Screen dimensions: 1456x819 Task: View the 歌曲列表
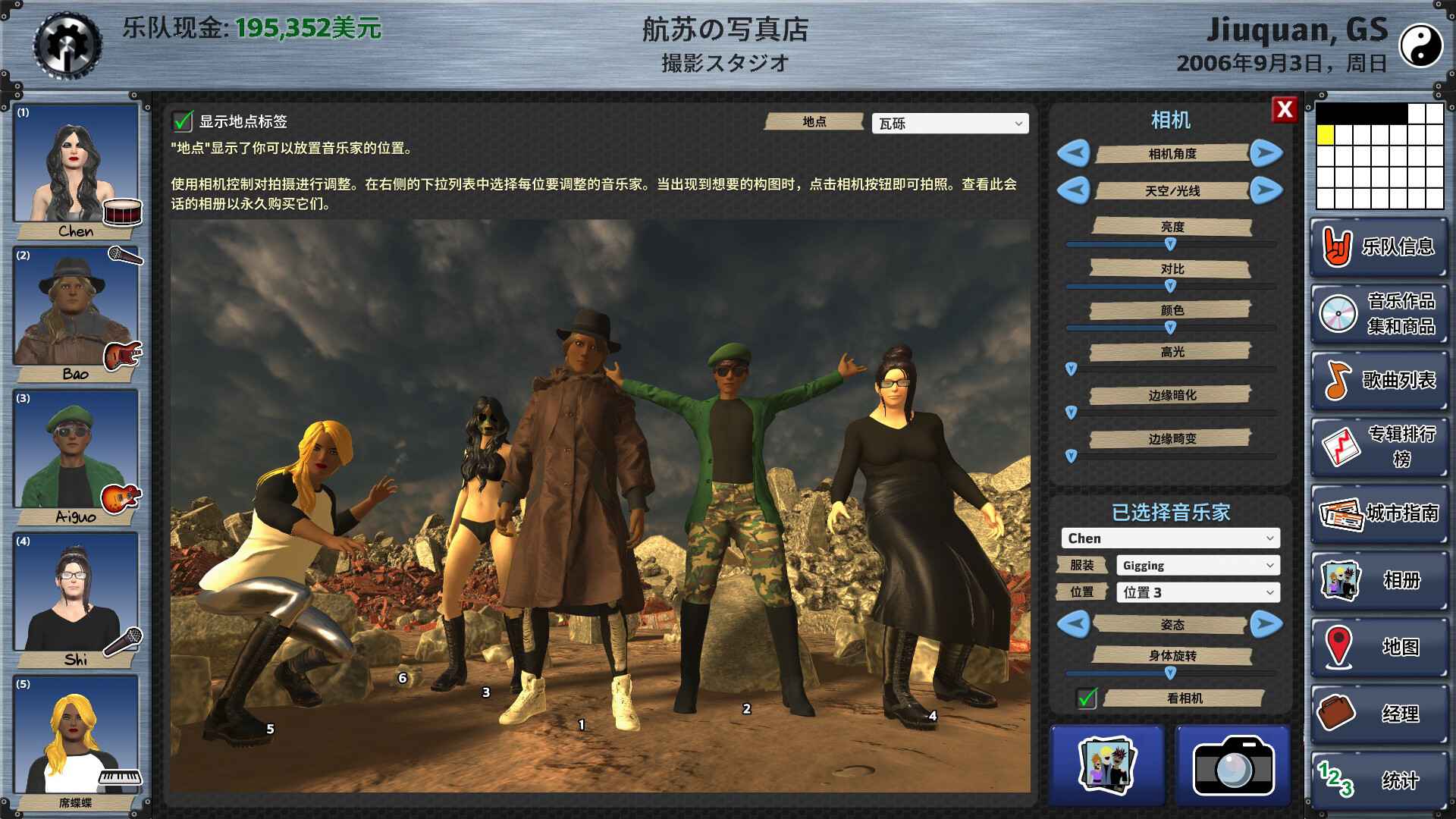tap(1379, 381)
